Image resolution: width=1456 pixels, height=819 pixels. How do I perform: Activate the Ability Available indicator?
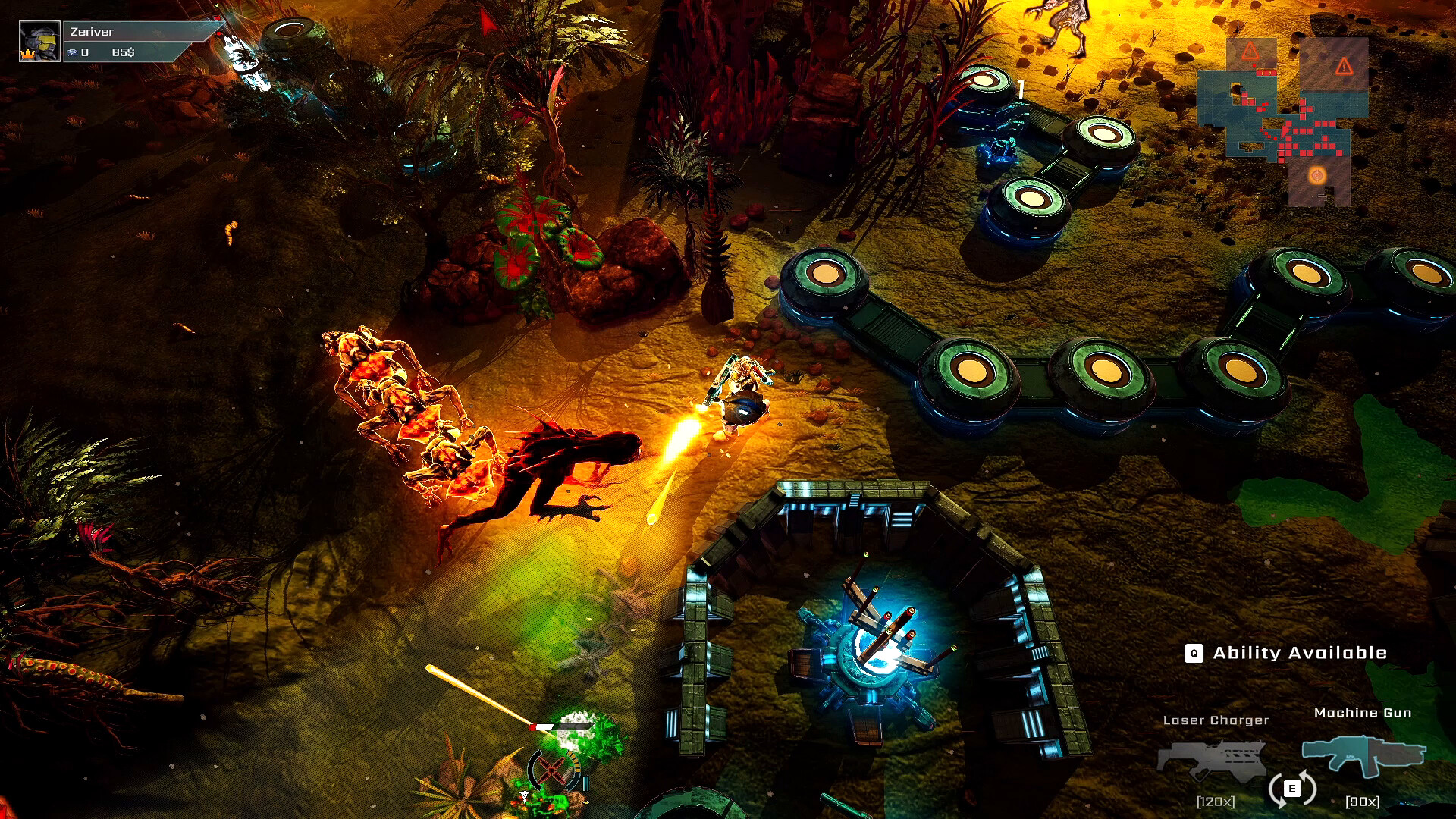[1286, 653]
